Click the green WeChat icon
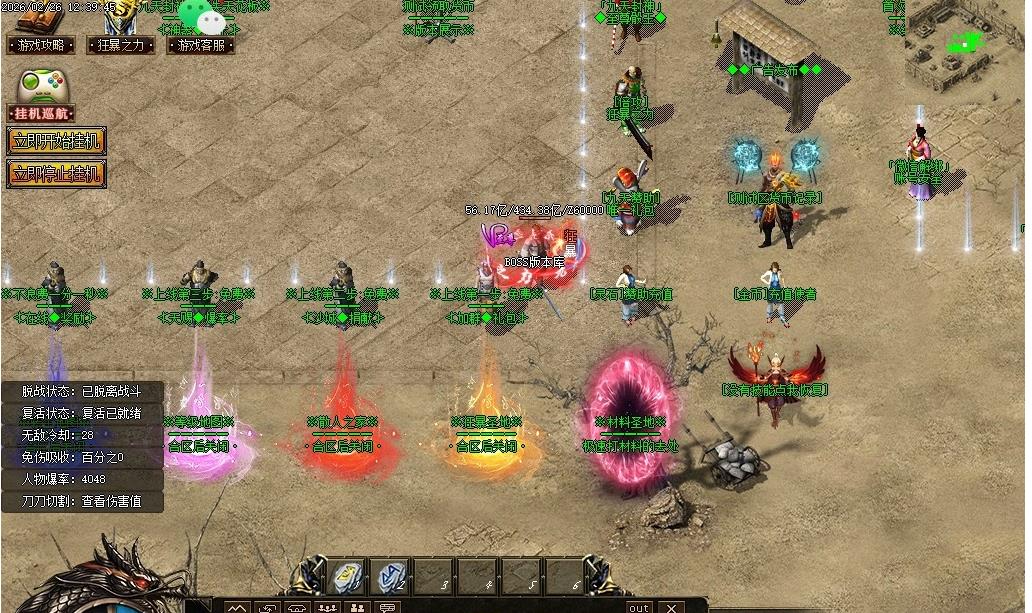This screenshot has width=1032, height=613. [211, 20]
